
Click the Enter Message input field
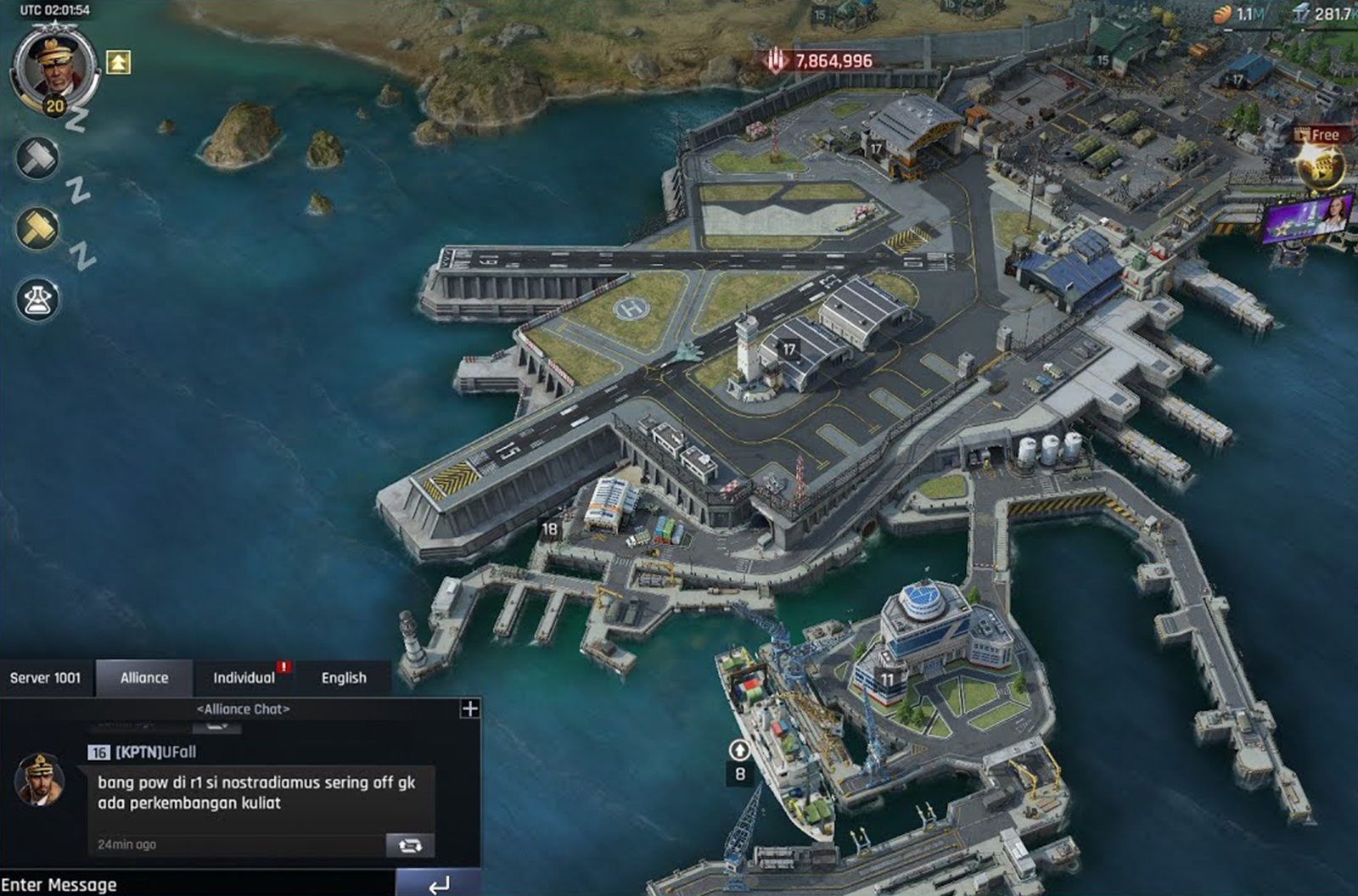195,884
